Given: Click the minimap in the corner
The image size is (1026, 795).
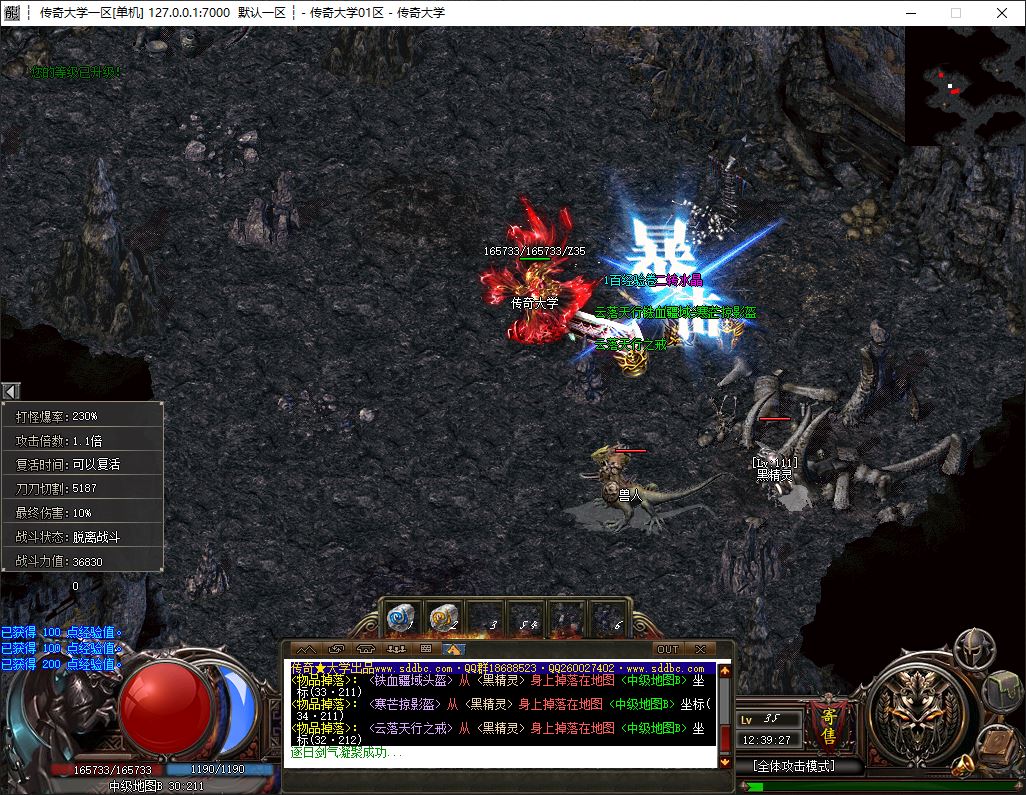Looking at the screenshot, I should pos(965,85).
